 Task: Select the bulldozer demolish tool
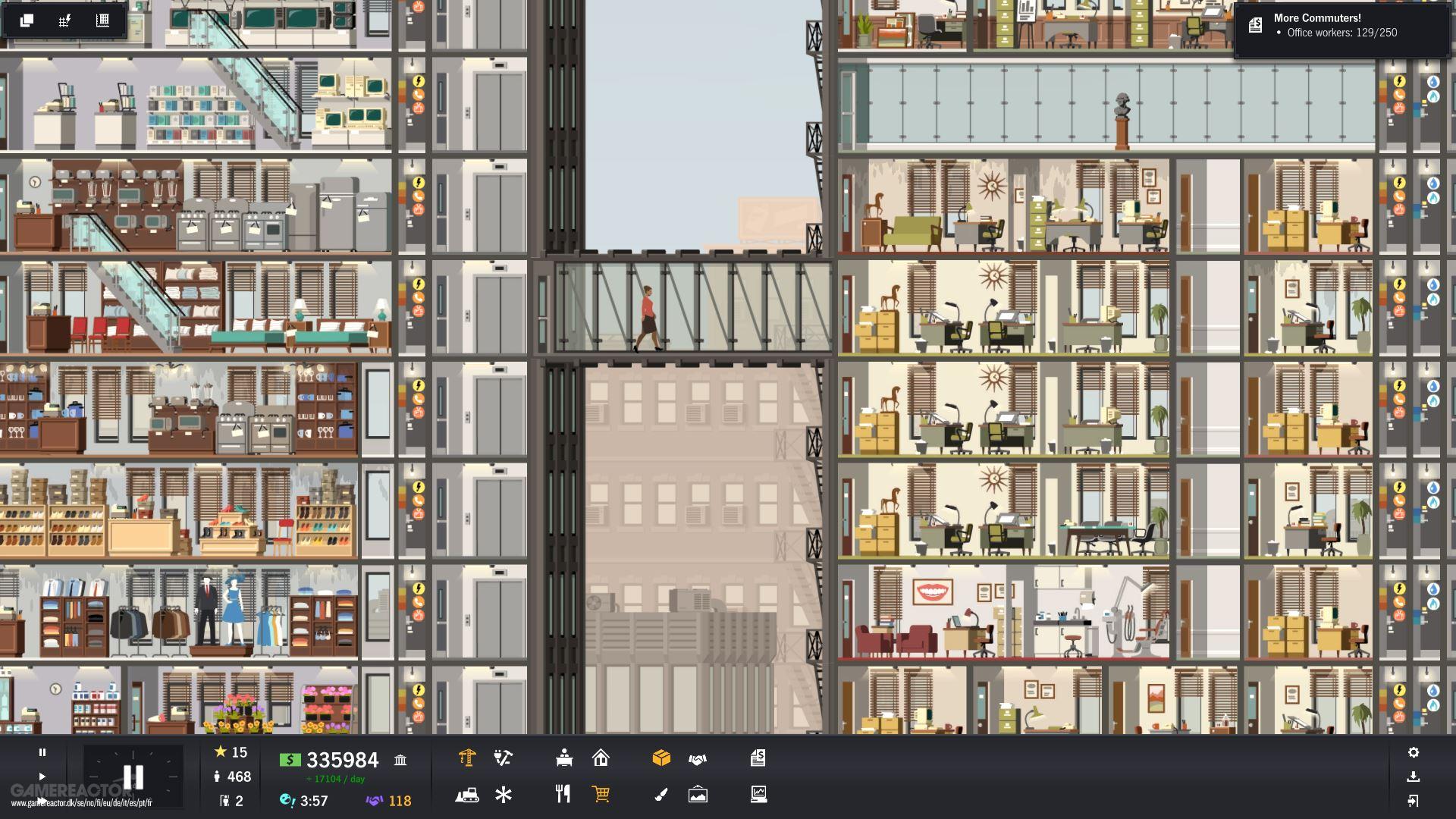click(x=469, y=795)
